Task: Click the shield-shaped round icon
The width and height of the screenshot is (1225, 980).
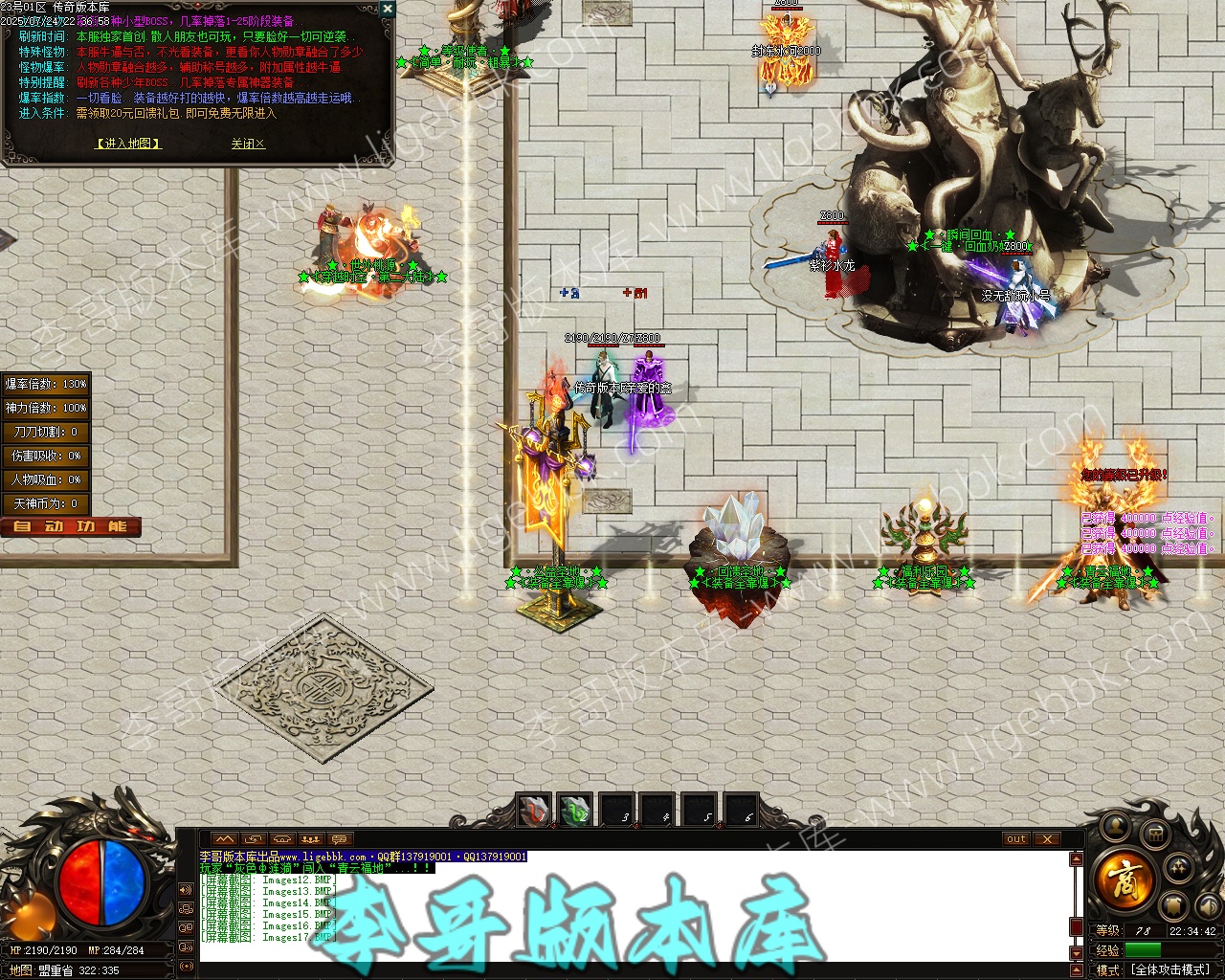Action: (1174, 905)
